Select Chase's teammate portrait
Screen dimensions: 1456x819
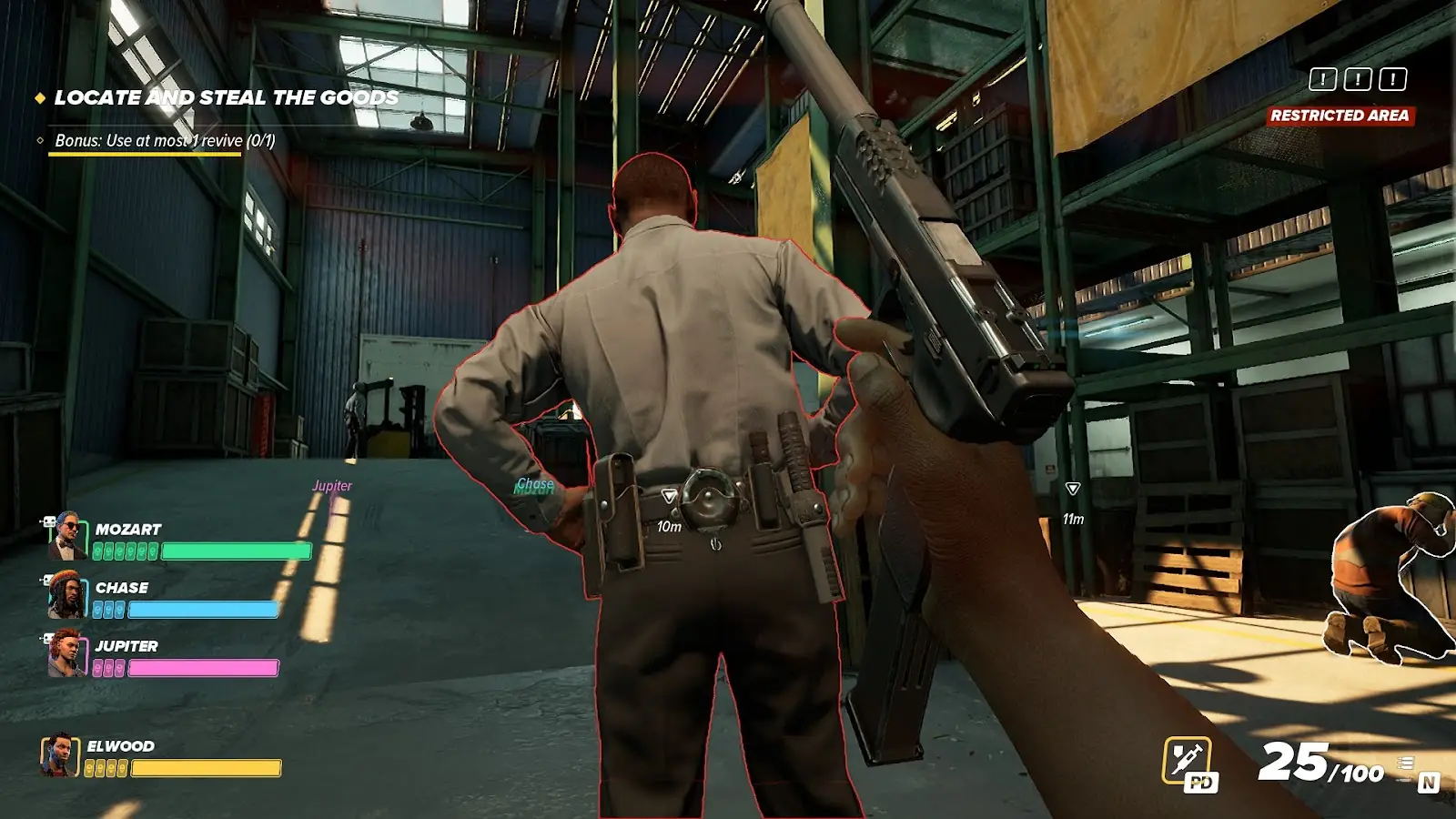pyautogui.click(x=66, y=594)
